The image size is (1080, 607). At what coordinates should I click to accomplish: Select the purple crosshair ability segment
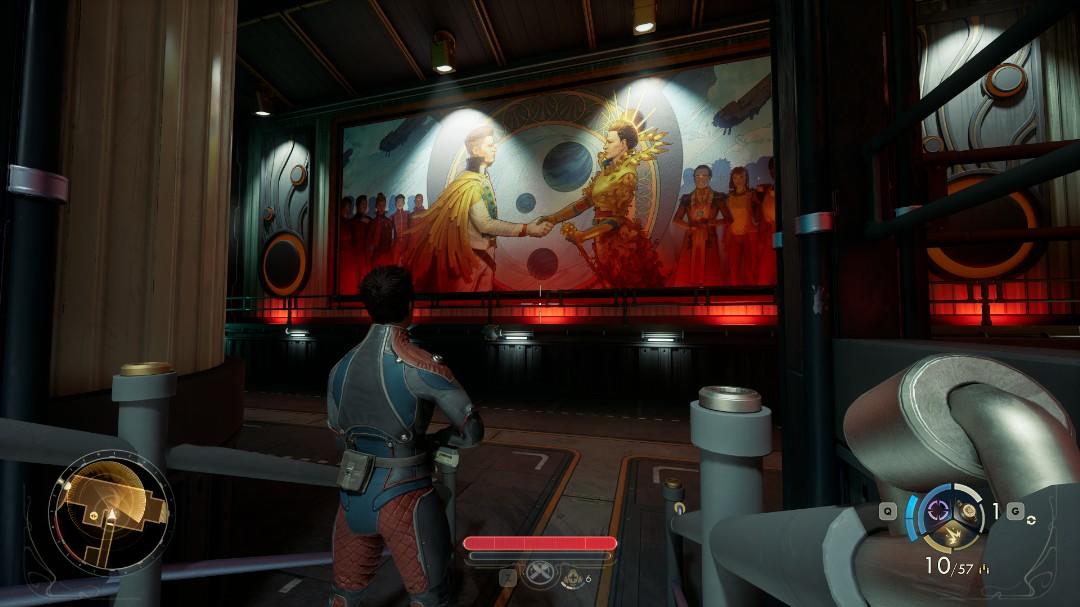pos(938,509)
